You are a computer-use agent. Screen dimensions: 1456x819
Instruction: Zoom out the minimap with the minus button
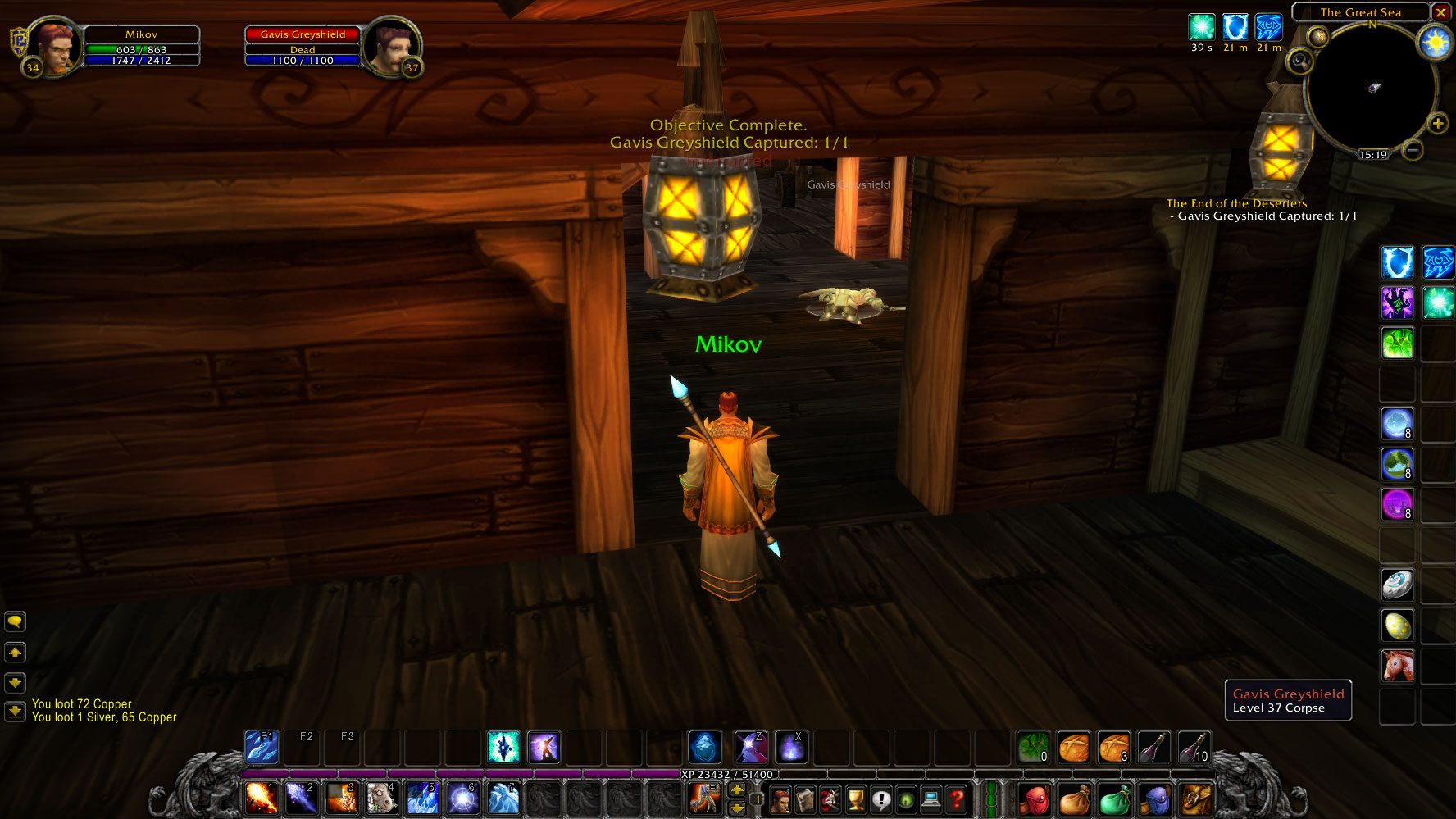click(x=1411, y=148)
